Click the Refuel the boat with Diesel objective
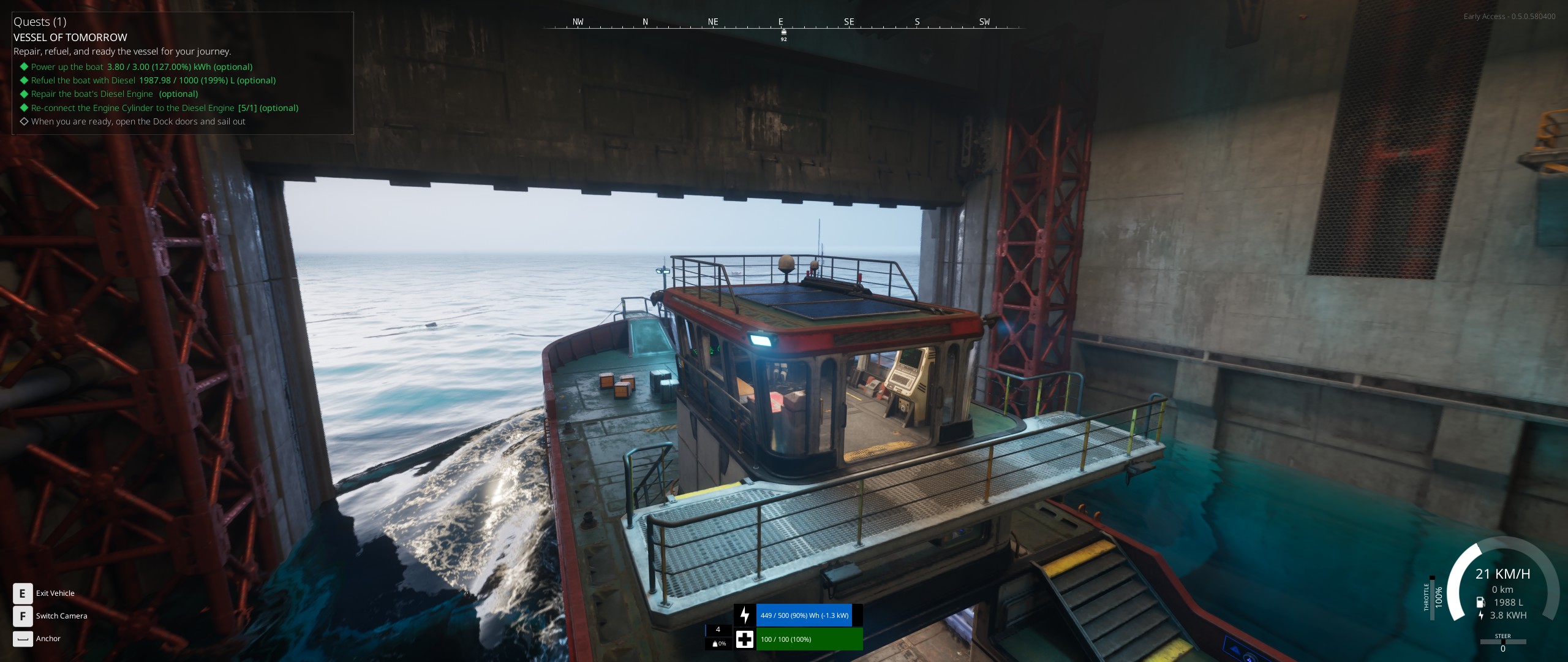1568x662 pixels. click(x=153, y=80)
